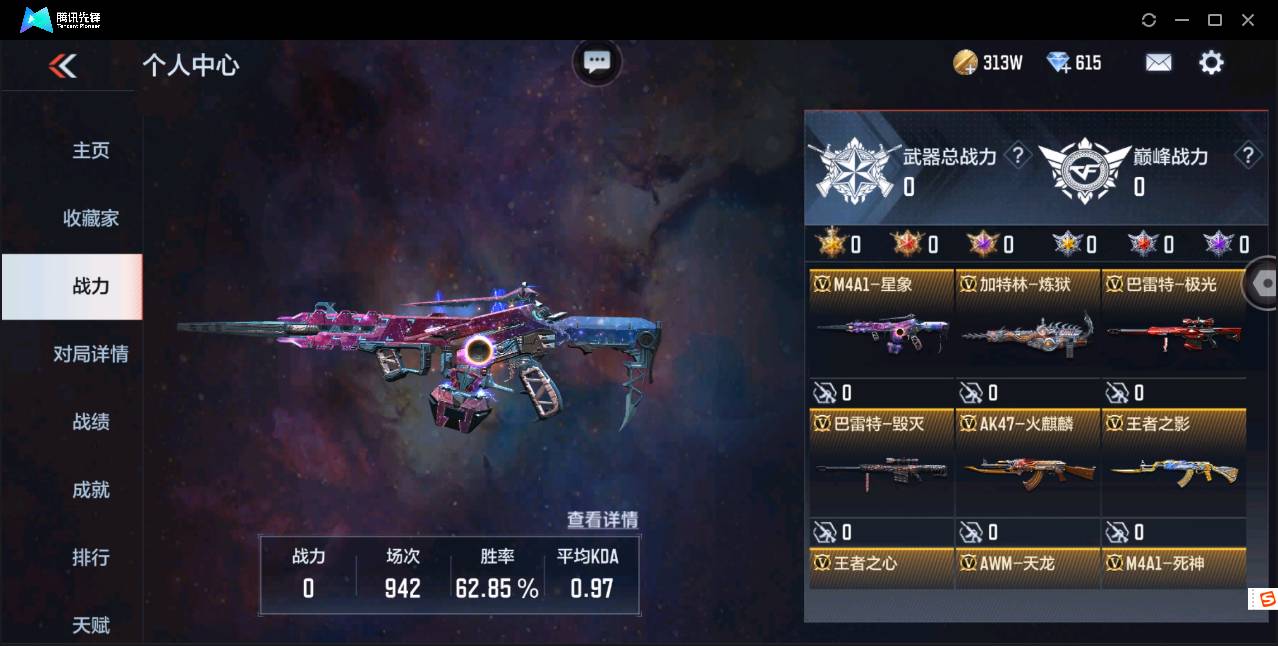1278x646 pixels.
Task: Go back using the double-arrow button
Action: [x=62, y=66]
